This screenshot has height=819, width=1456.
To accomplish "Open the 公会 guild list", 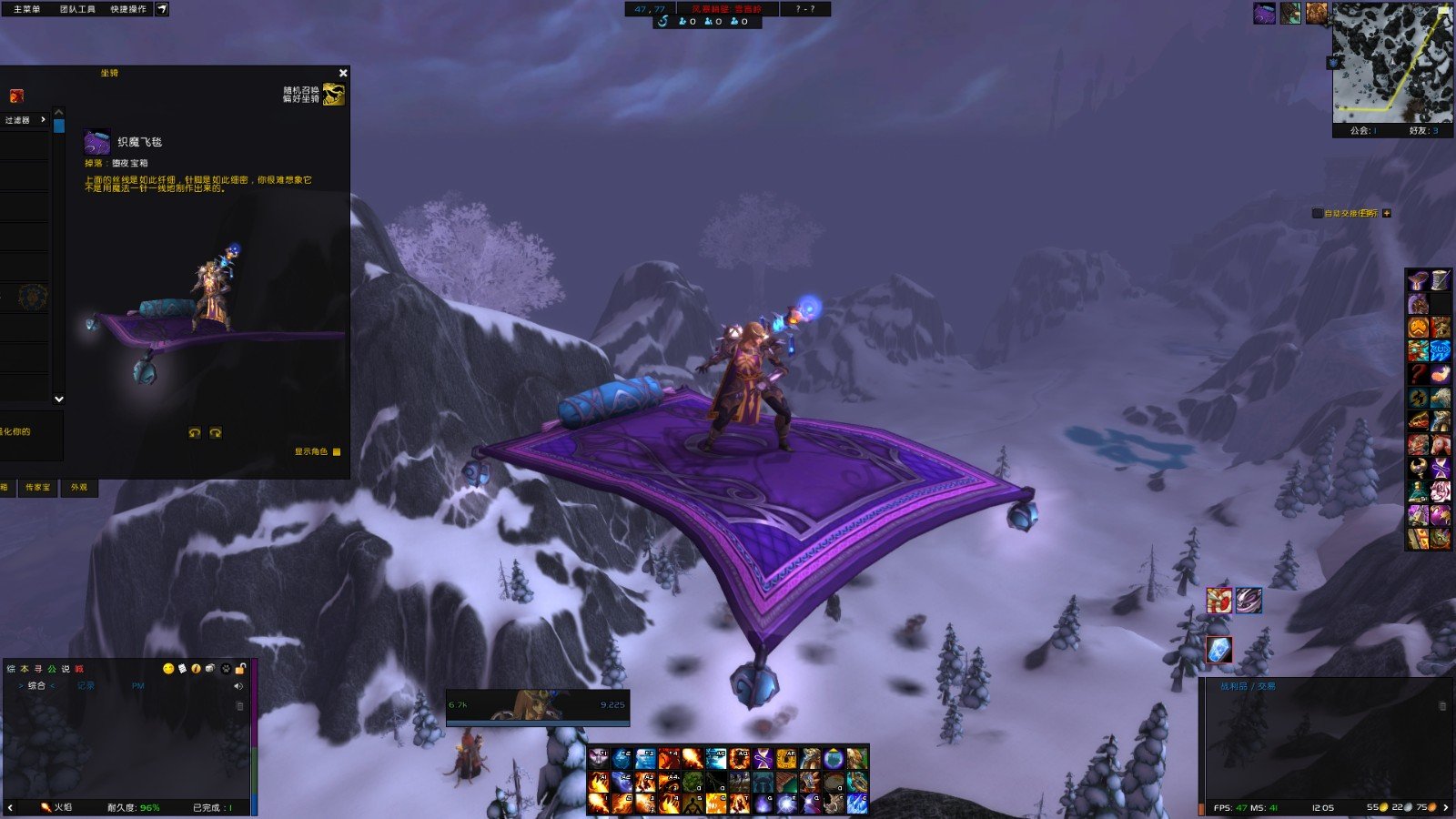I will tap(1362, 131).
